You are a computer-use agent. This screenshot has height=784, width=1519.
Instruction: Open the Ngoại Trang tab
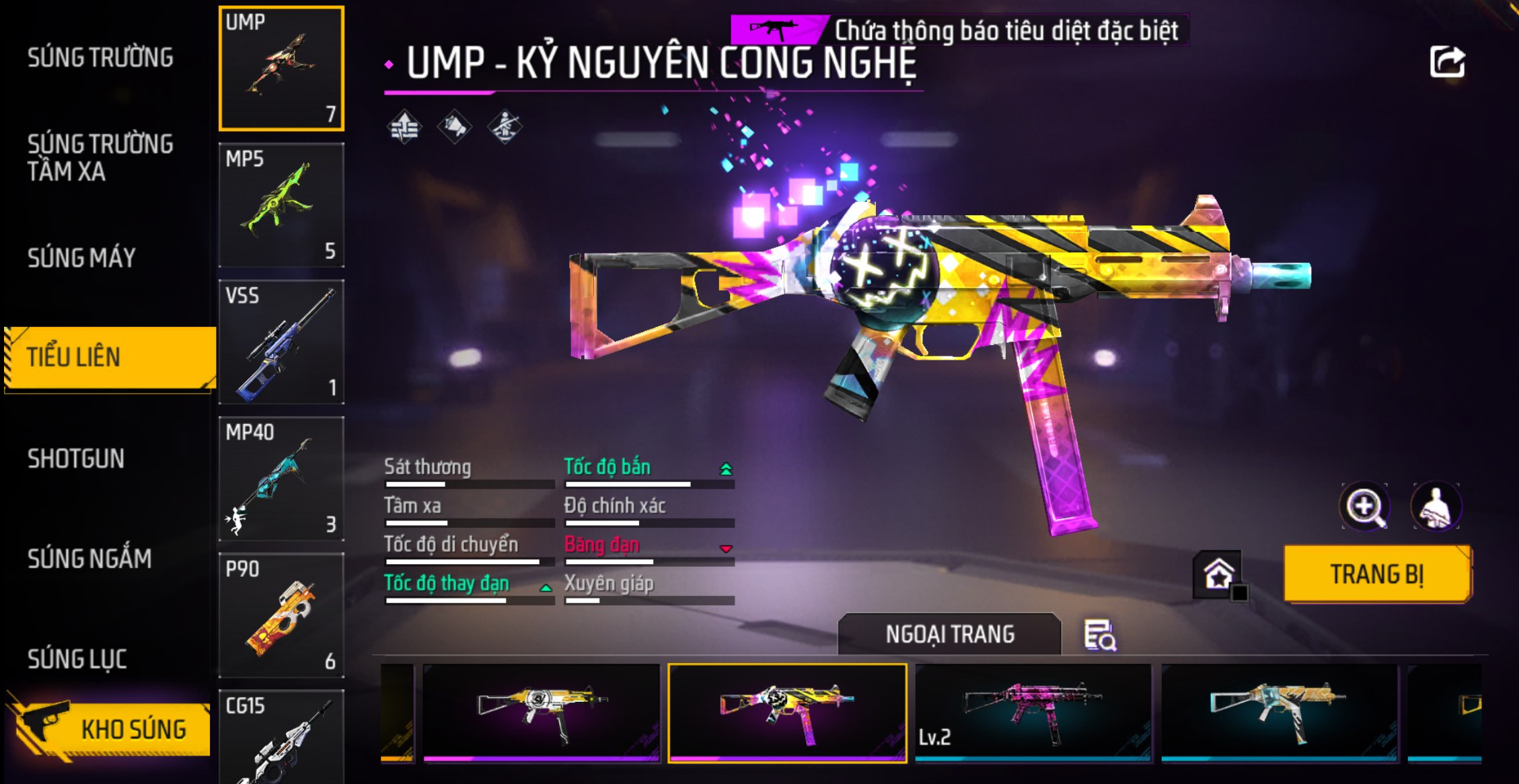(x=949, y=634)
